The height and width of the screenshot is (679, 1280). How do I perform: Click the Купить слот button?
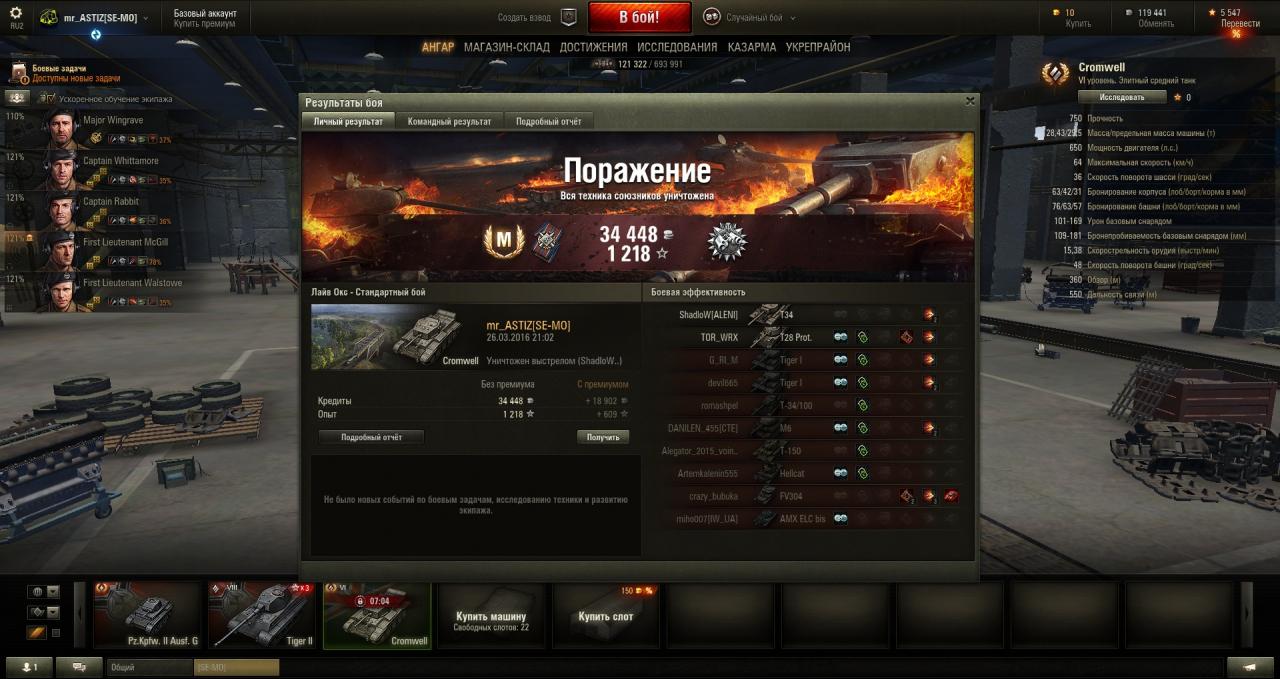point(605,617)
